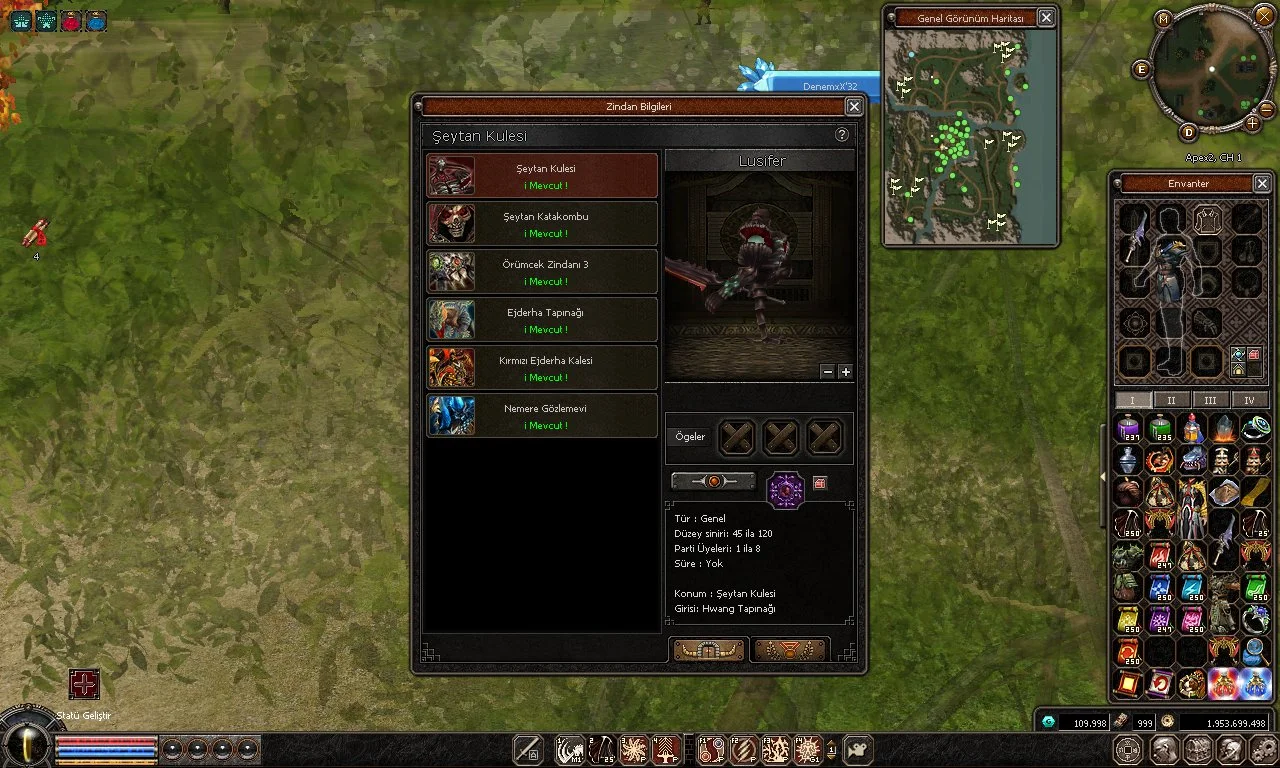Pick the Ejderha Tapınağı dungeon row
Screen dimensions: 1280x768
point(542,320)
